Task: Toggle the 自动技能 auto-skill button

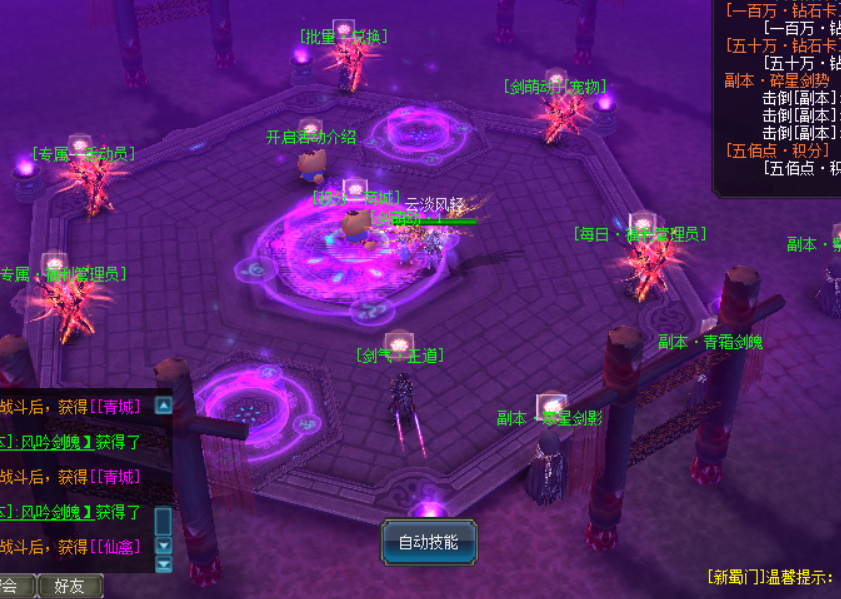Action: point(429,543)
